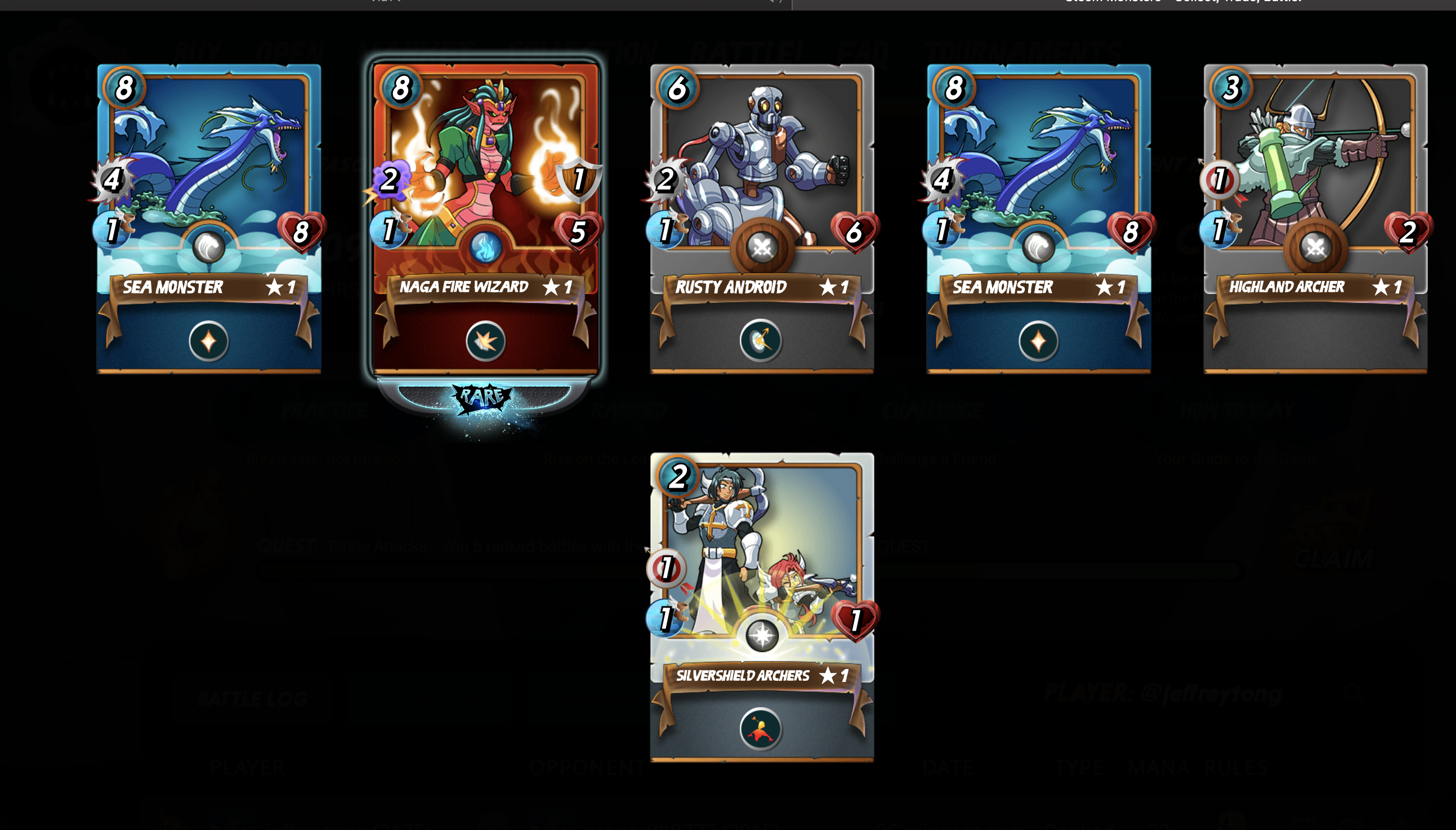1456x830 pixels.
Task: Click the ability icon on Naga Fire Wizard
Action: coord(485,341)
